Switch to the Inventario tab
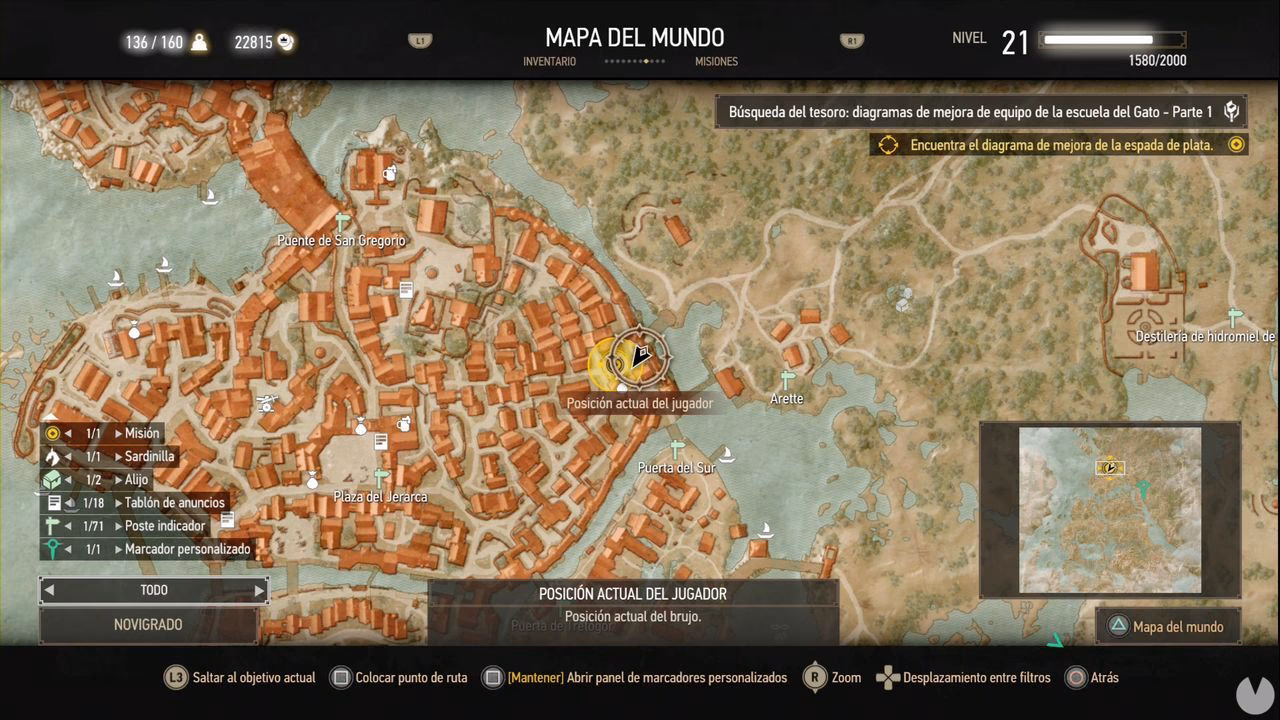The height and width of the screenshot is (720, 1280). click(549, 62)
